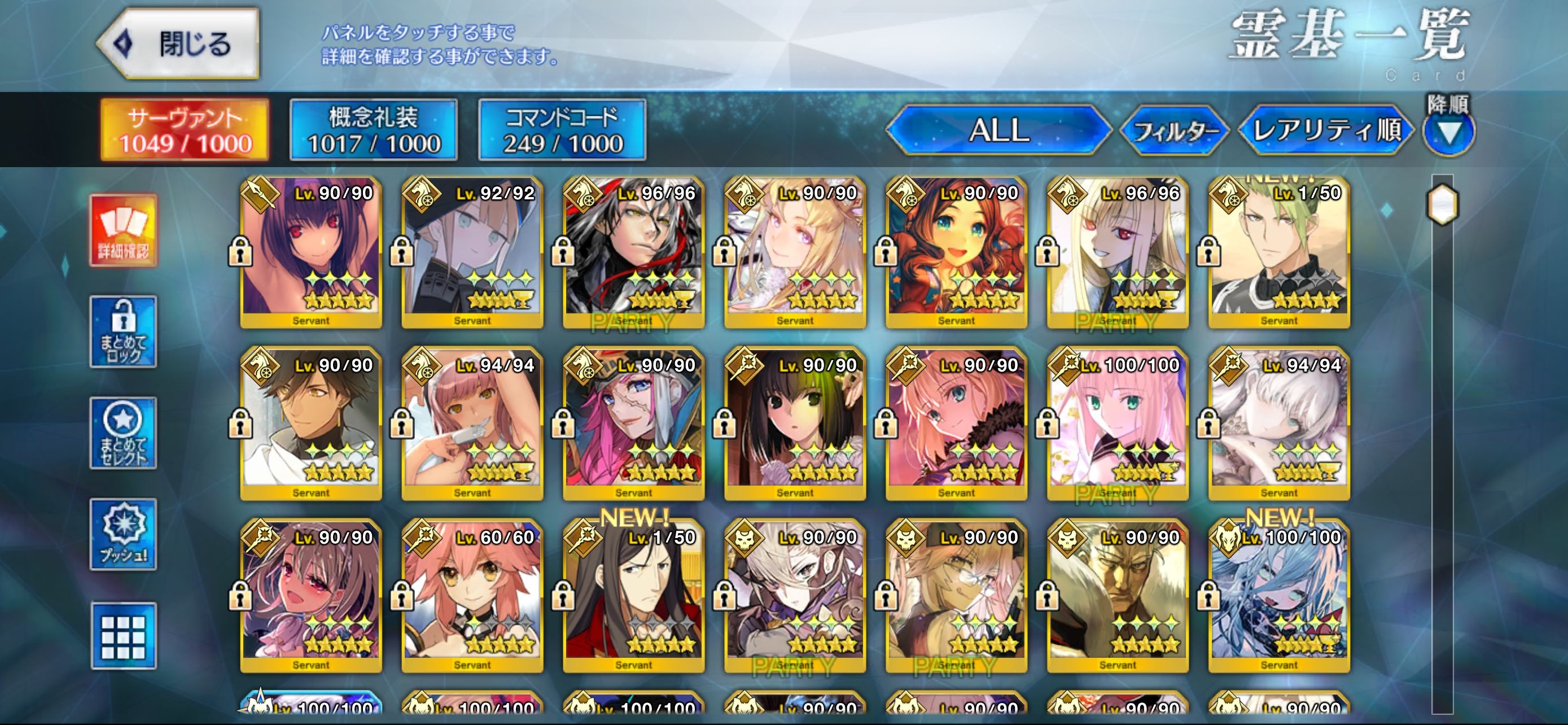
Task: Open the 概念礼装 tab
Action: 373,130
